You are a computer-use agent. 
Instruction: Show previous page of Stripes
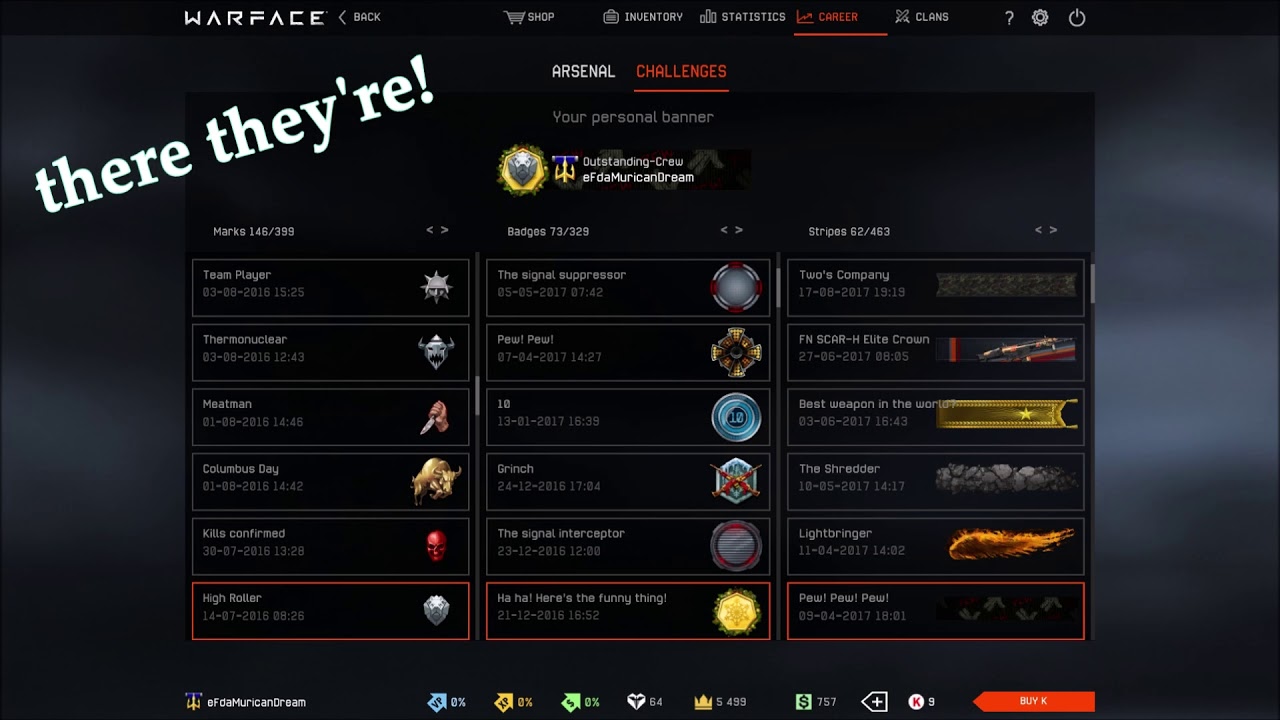[1036, 229]
